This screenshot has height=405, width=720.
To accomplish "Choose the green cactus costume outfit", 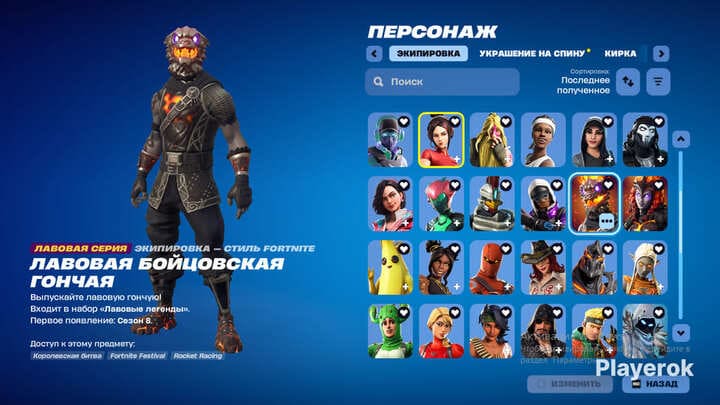I will pos(390,330).
